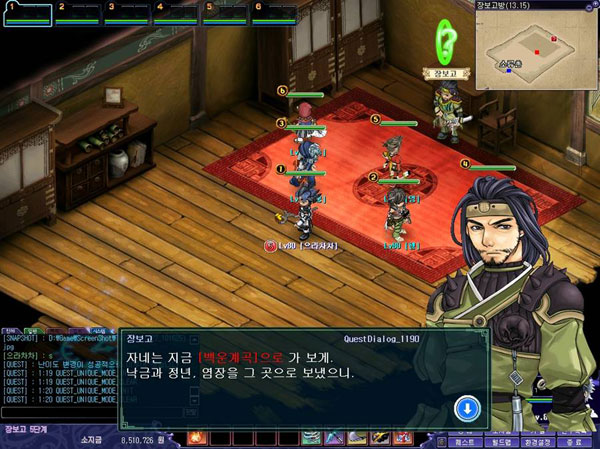The height and width of the screenshot is (449, 600).
Task: Open 환경설정 settings
Action: [x=536, y=440]
